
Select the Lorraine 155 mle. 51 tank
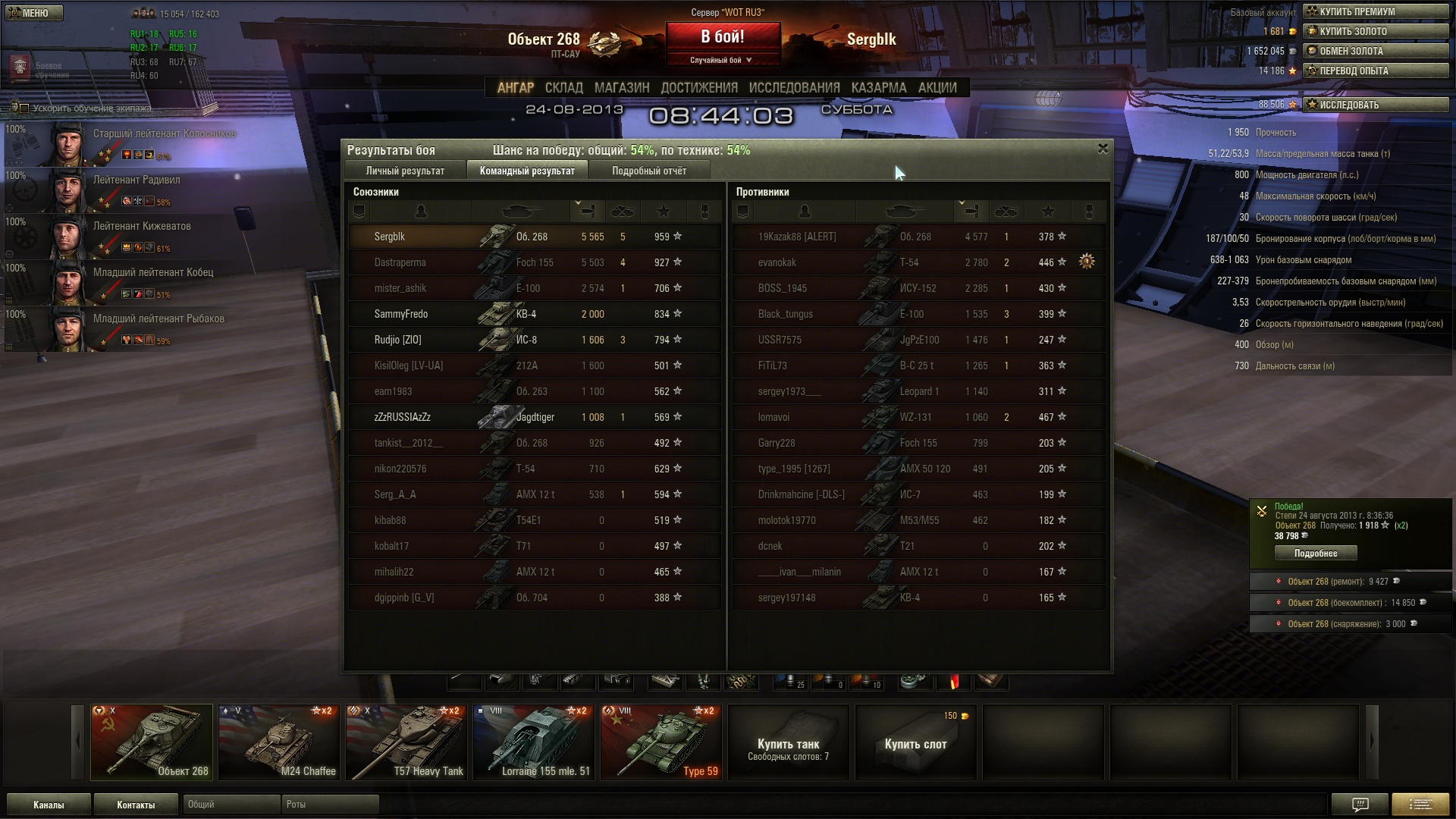534,742
